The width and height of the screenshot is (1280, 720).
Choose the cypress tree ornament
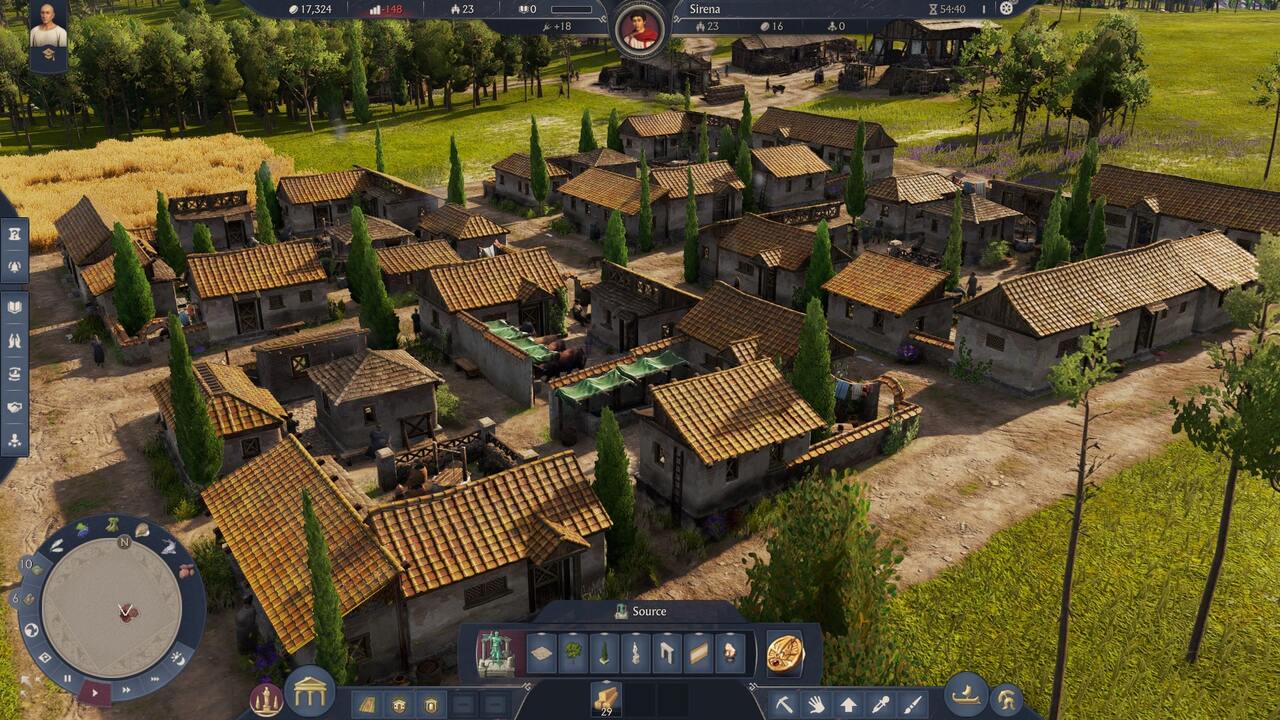click(x=605, y=653)
